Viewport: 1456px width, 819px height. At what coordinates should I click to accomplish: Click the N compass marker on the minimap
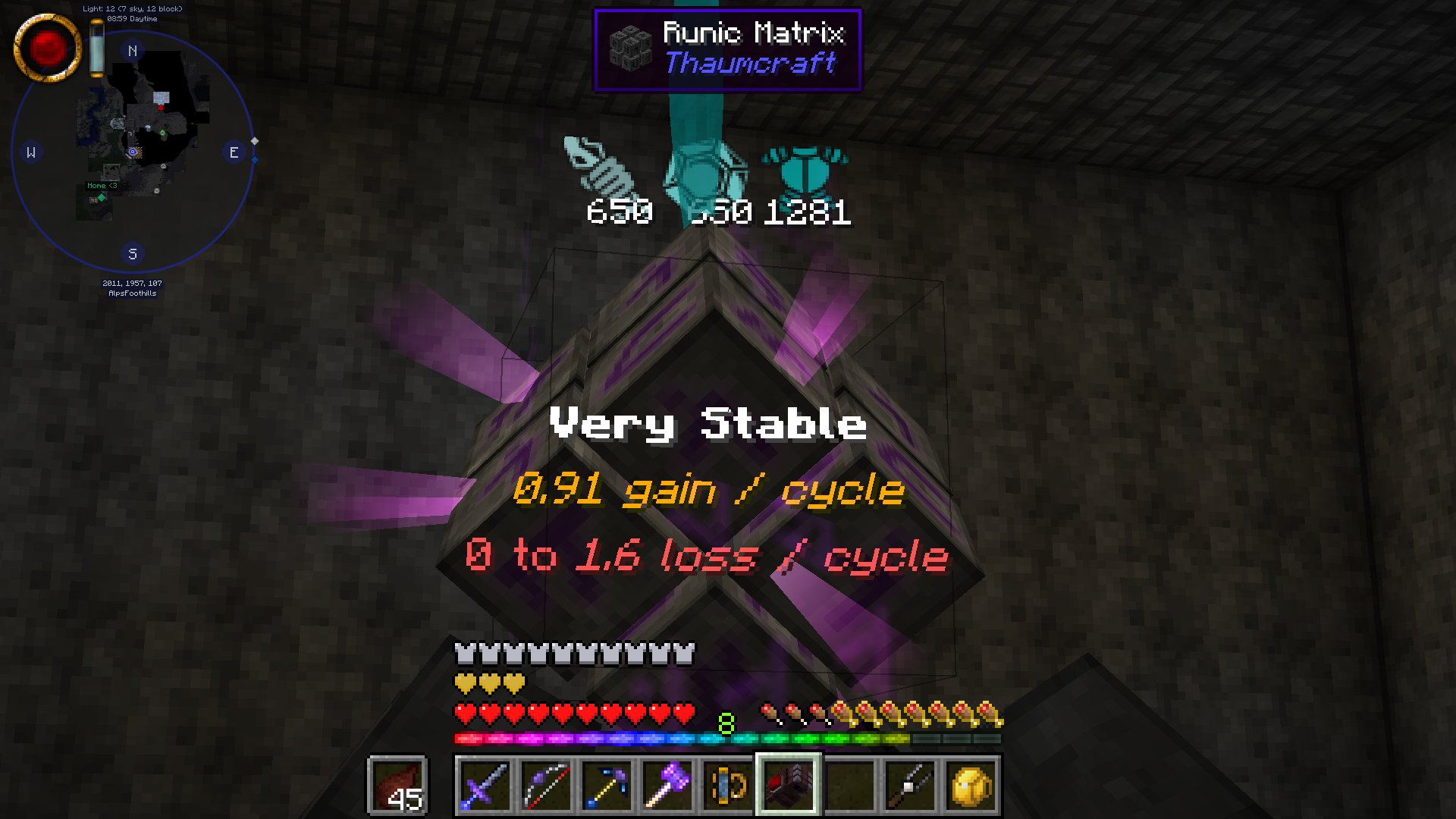(x=133, y=50)
